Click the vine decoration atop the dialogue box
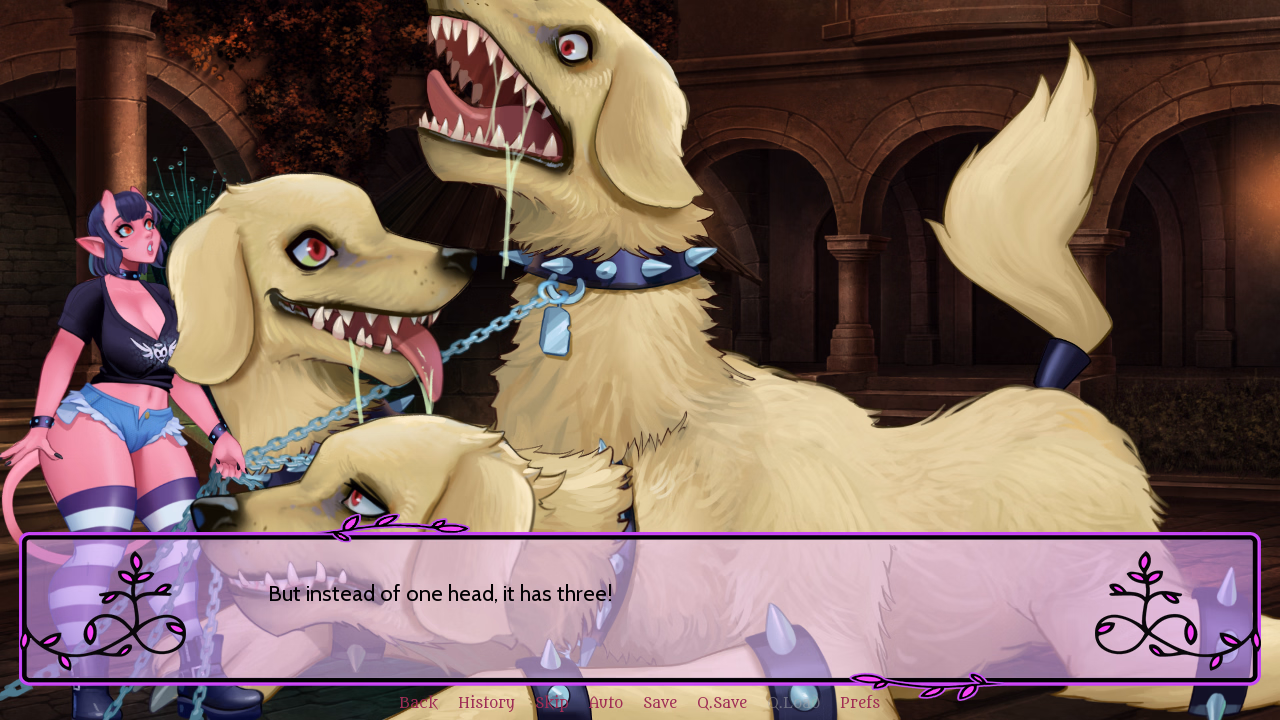 [x=400, y=525]
